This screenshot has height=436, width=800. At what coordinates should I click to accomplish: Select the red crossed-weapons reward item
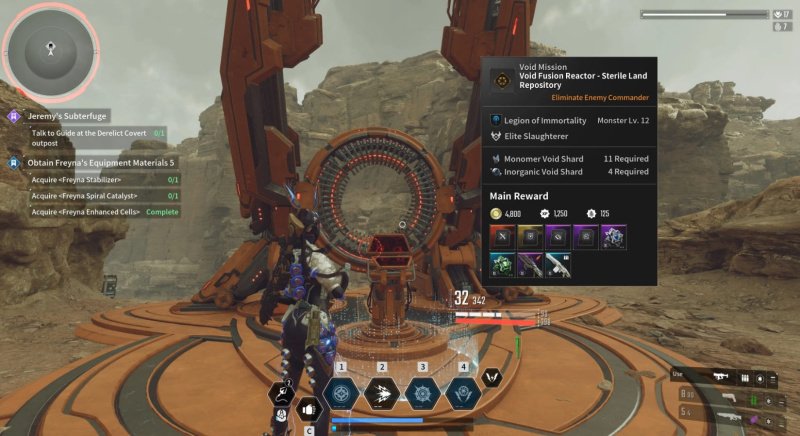[502, 236]
